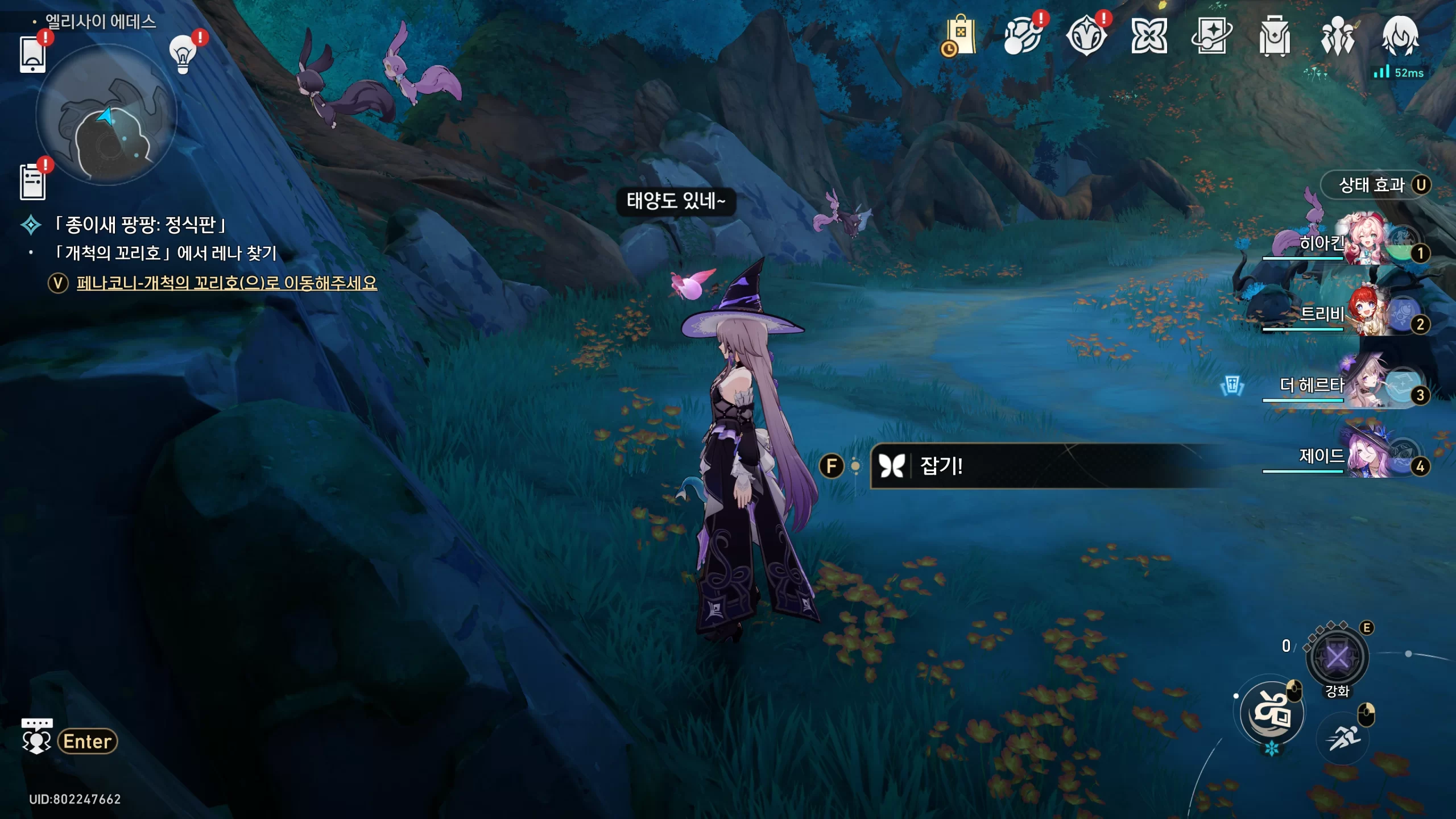
Task: Switch to party member 제이드
Action: click(1365, 456)
